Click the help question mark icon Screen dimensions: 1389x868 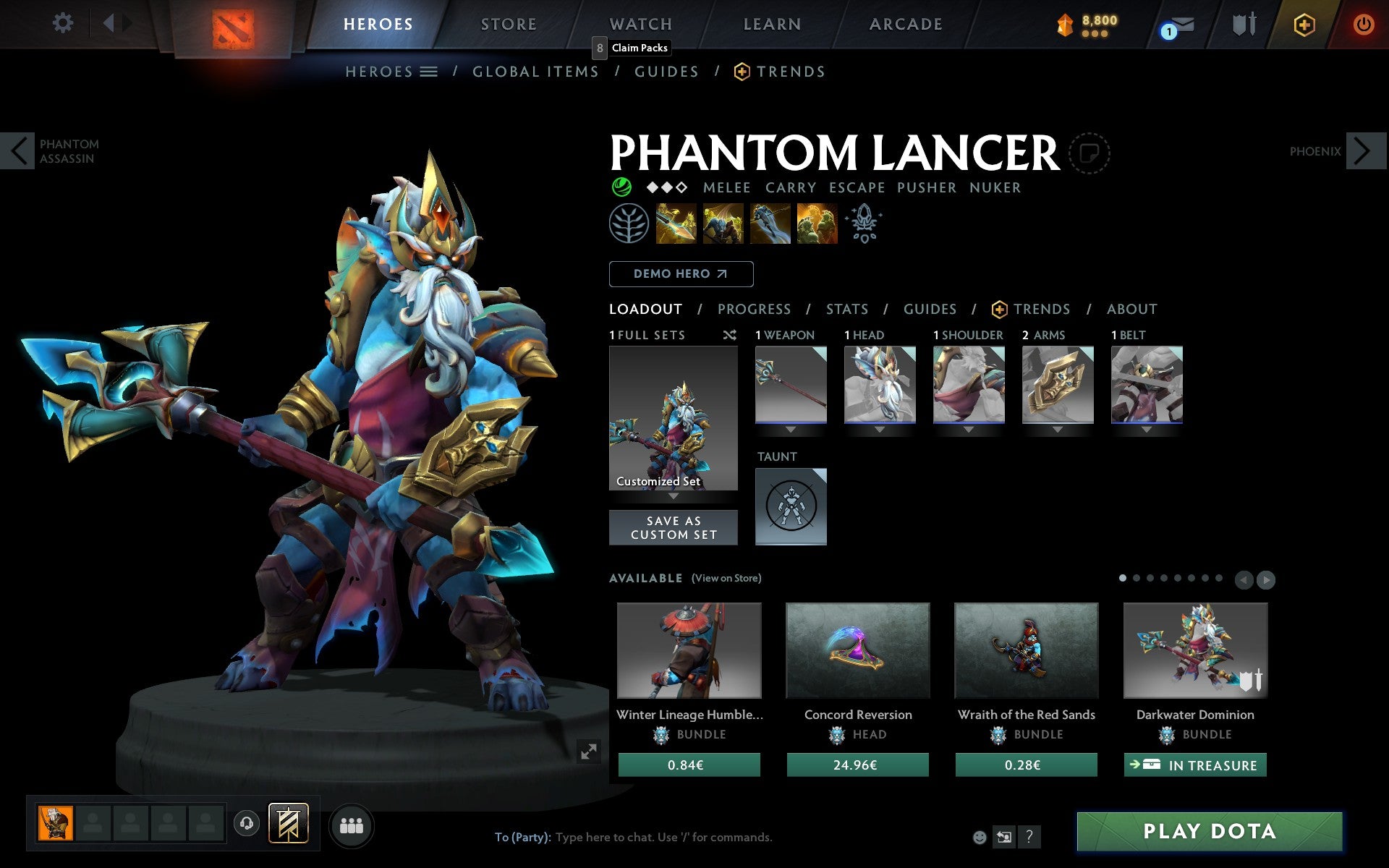[x=1029, y=838]
